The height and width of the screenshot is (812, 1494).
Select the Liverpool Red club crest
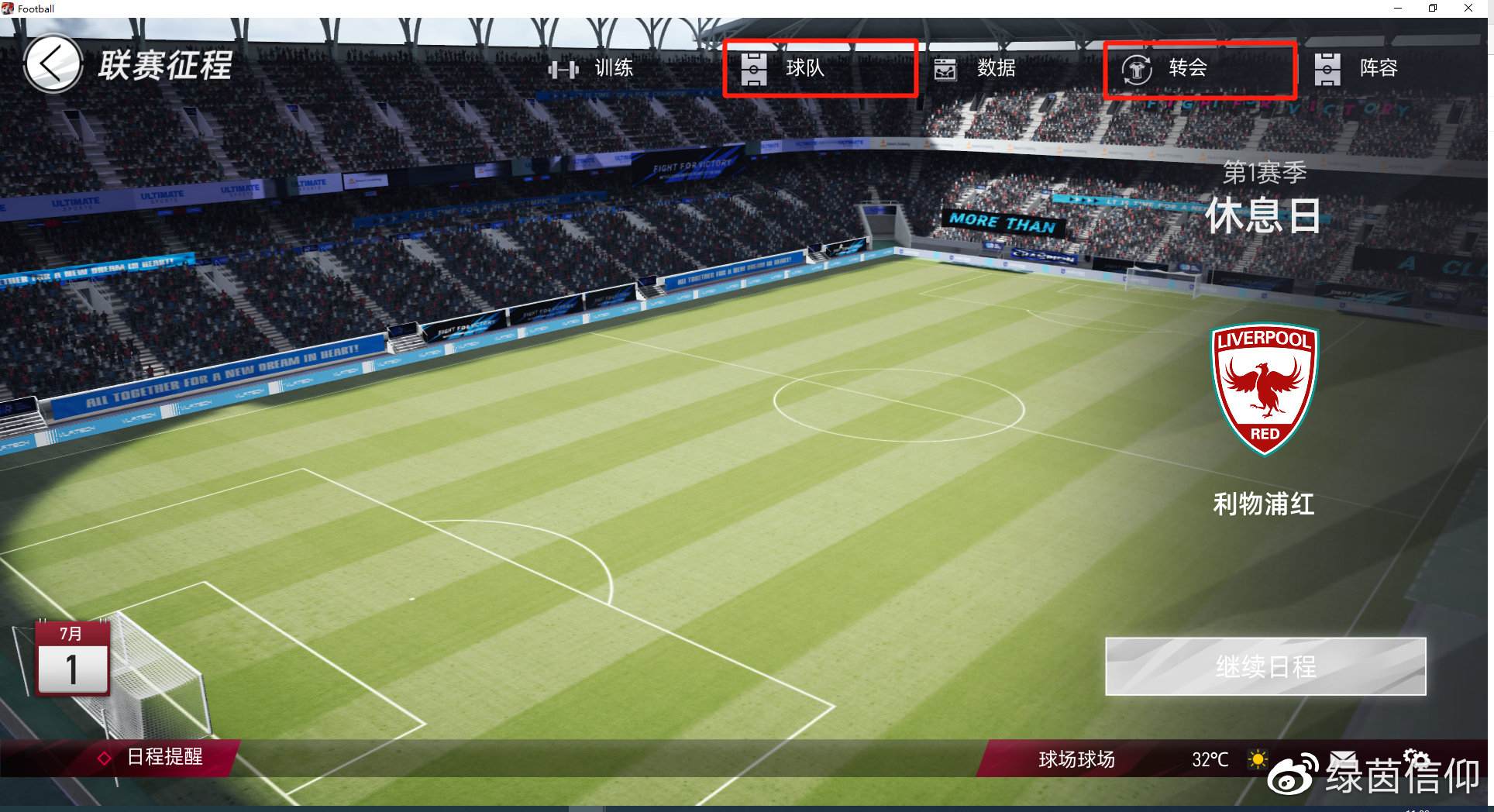(1264, 388)
